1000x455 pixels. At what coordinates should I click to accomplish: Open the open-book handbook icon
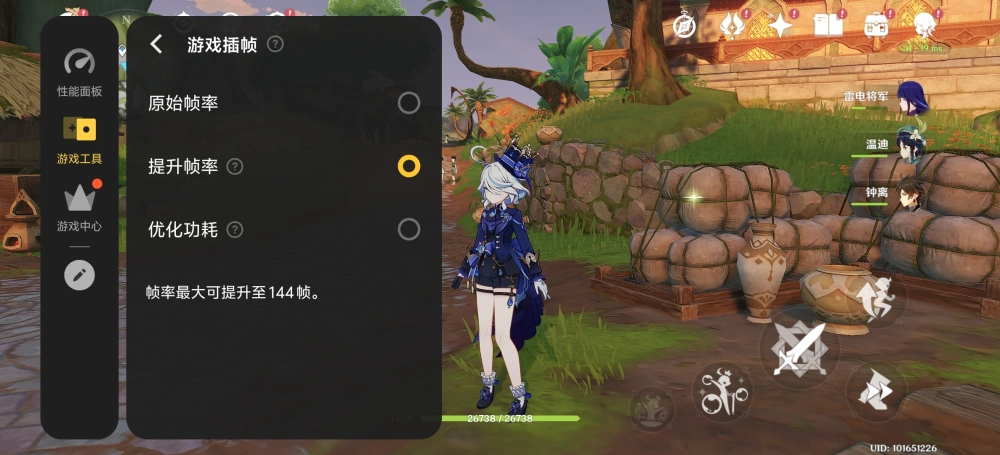click(x=828, y=25)
